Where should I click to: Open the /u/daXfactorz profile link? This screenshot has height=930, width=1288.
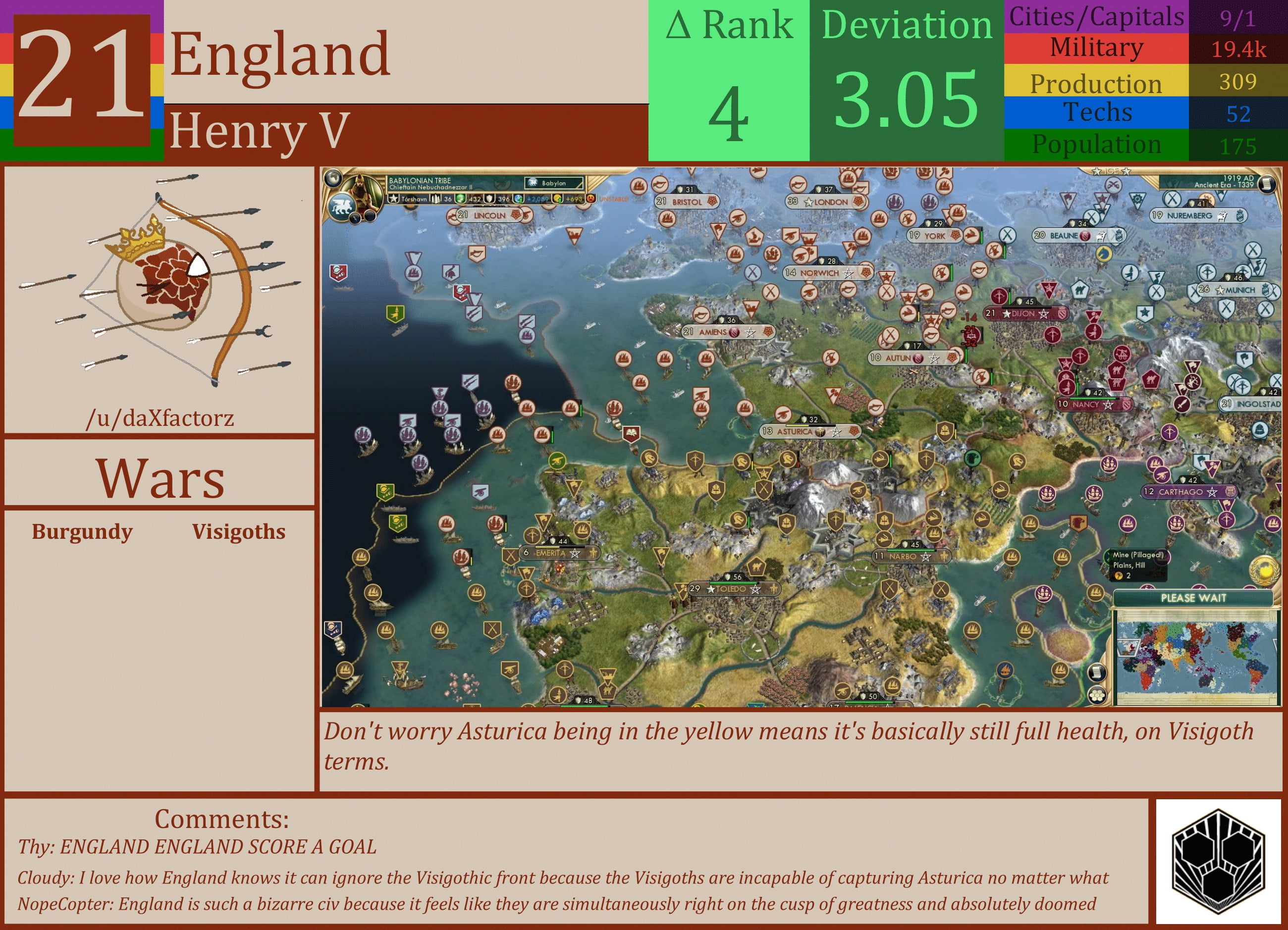pyautogui.click(x=161, y=418)
